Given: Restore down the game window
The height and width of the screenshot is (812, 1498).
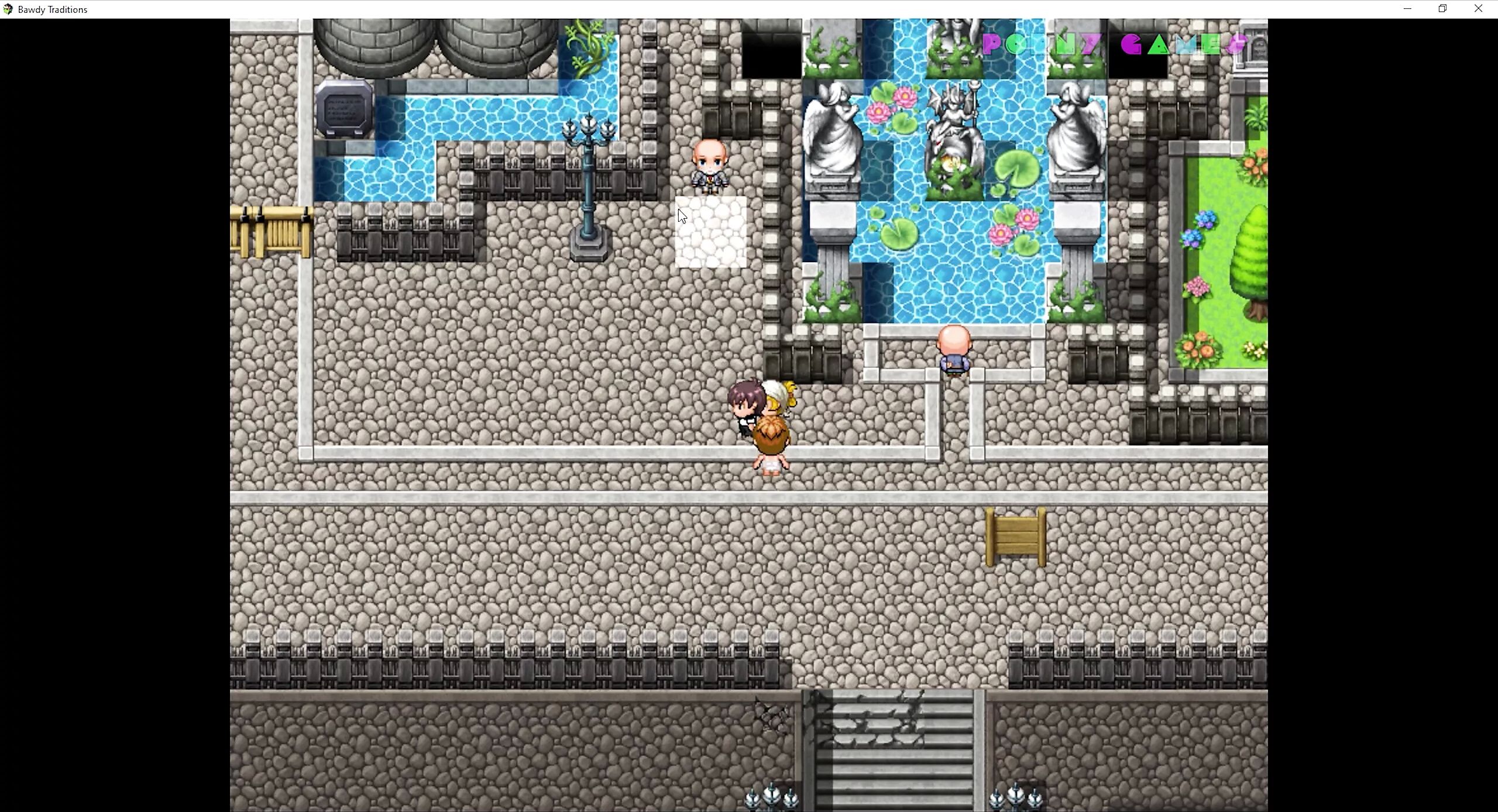Looking at the screenshot, I should point(1442,9).
